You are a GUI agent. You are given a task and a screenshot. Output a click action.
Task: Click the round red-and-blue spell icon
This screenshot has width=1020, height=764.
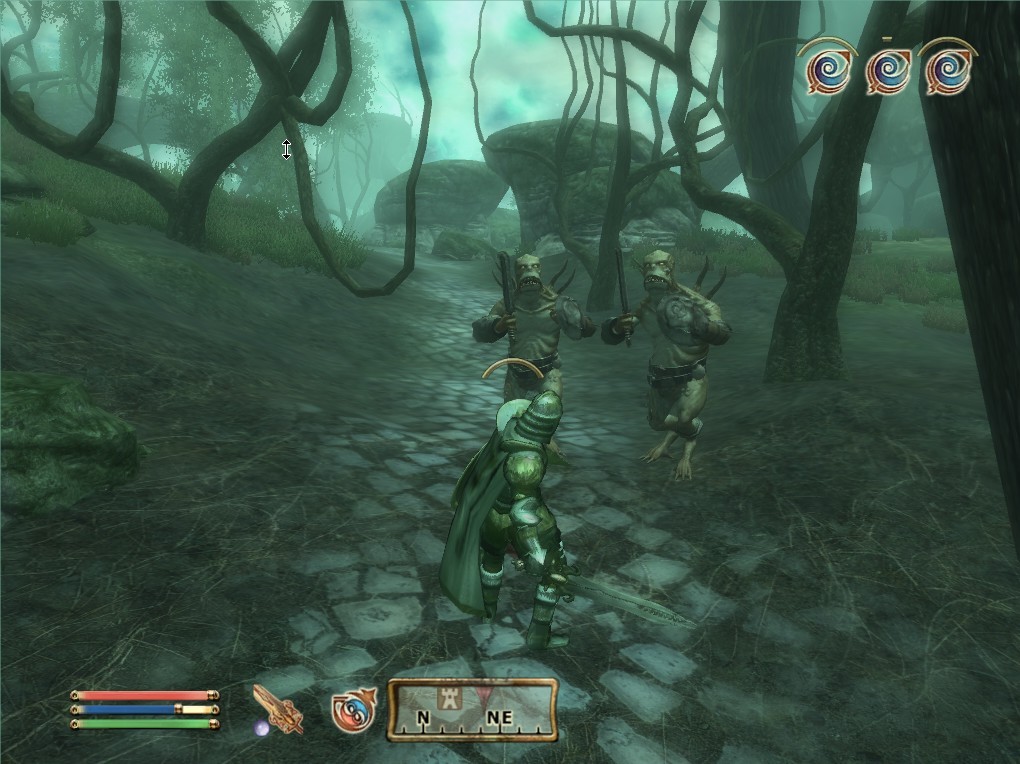click(352, 709)
